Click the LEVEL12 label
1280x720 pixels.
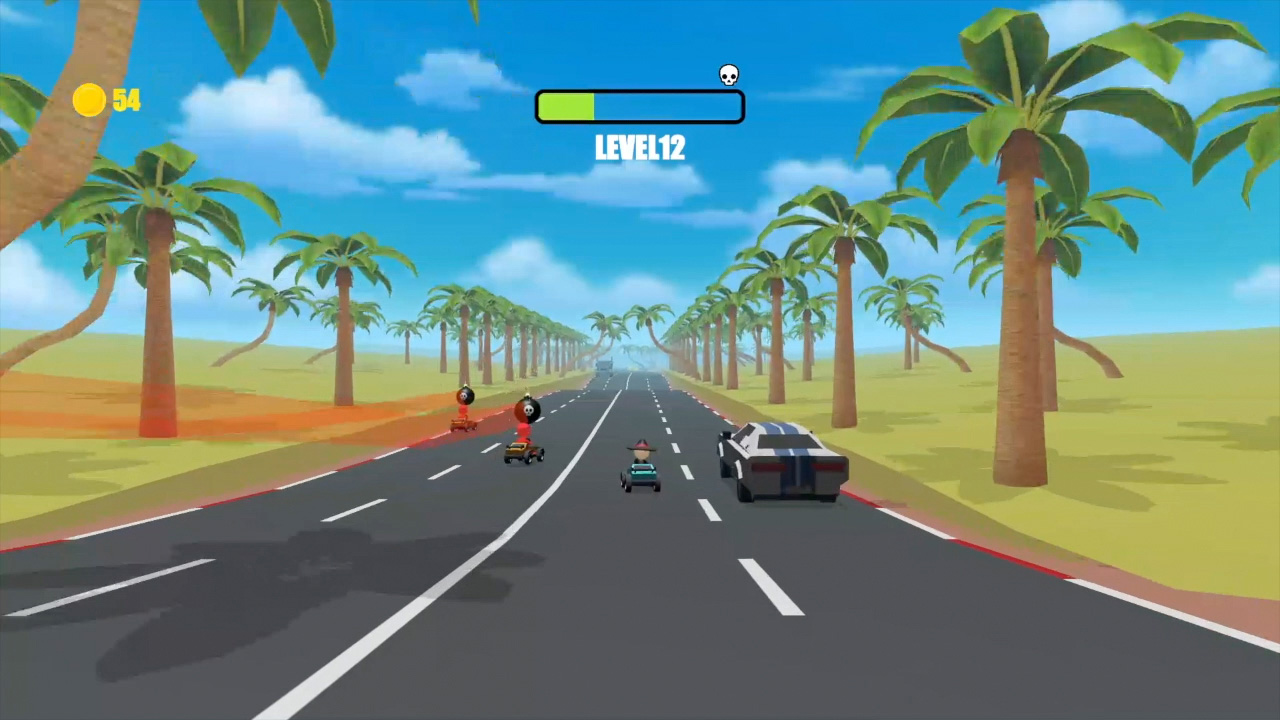click(x=639, y=148)
